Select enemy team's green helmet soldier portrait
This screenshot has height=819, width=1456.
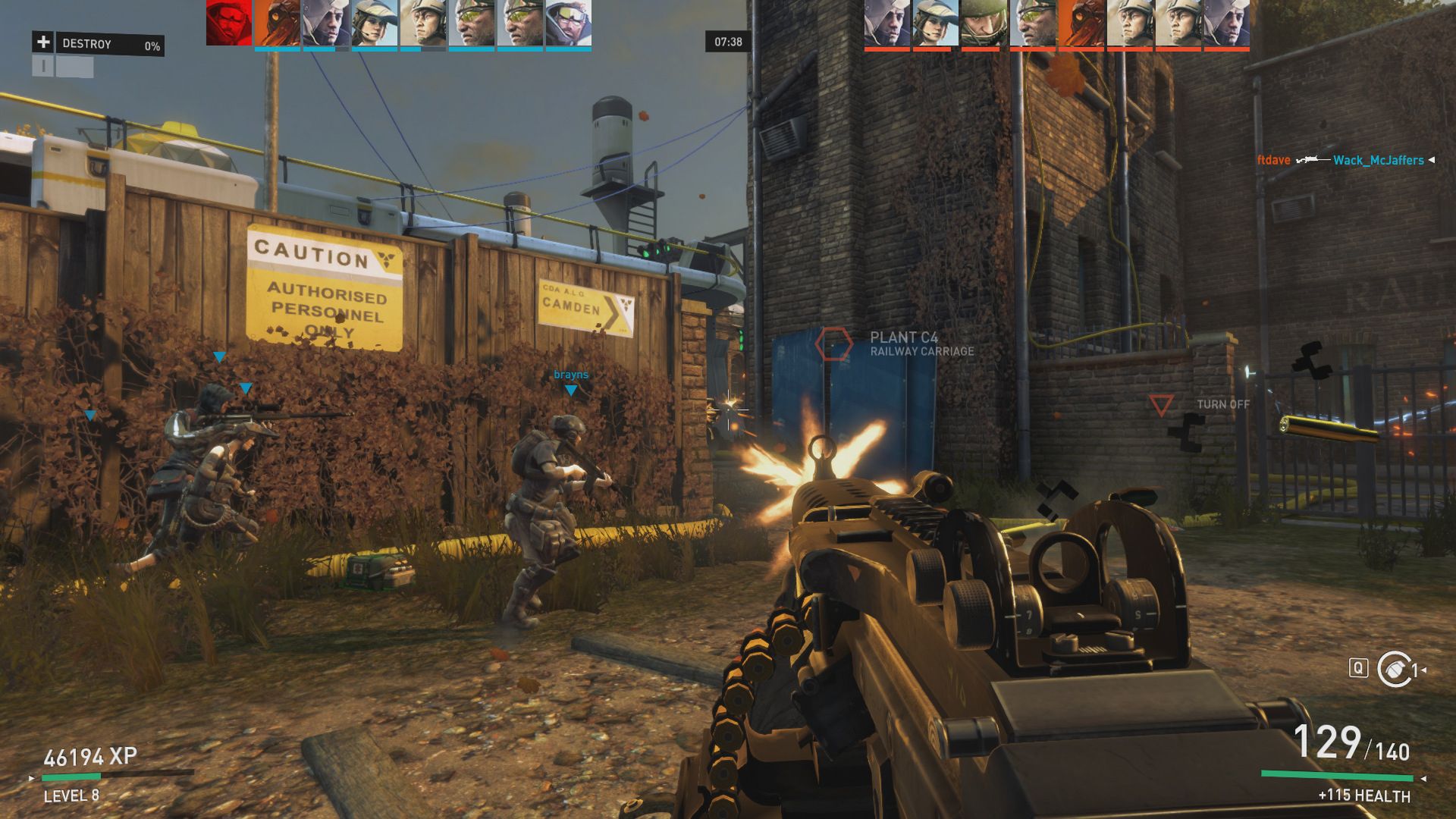tap(984, 23)
